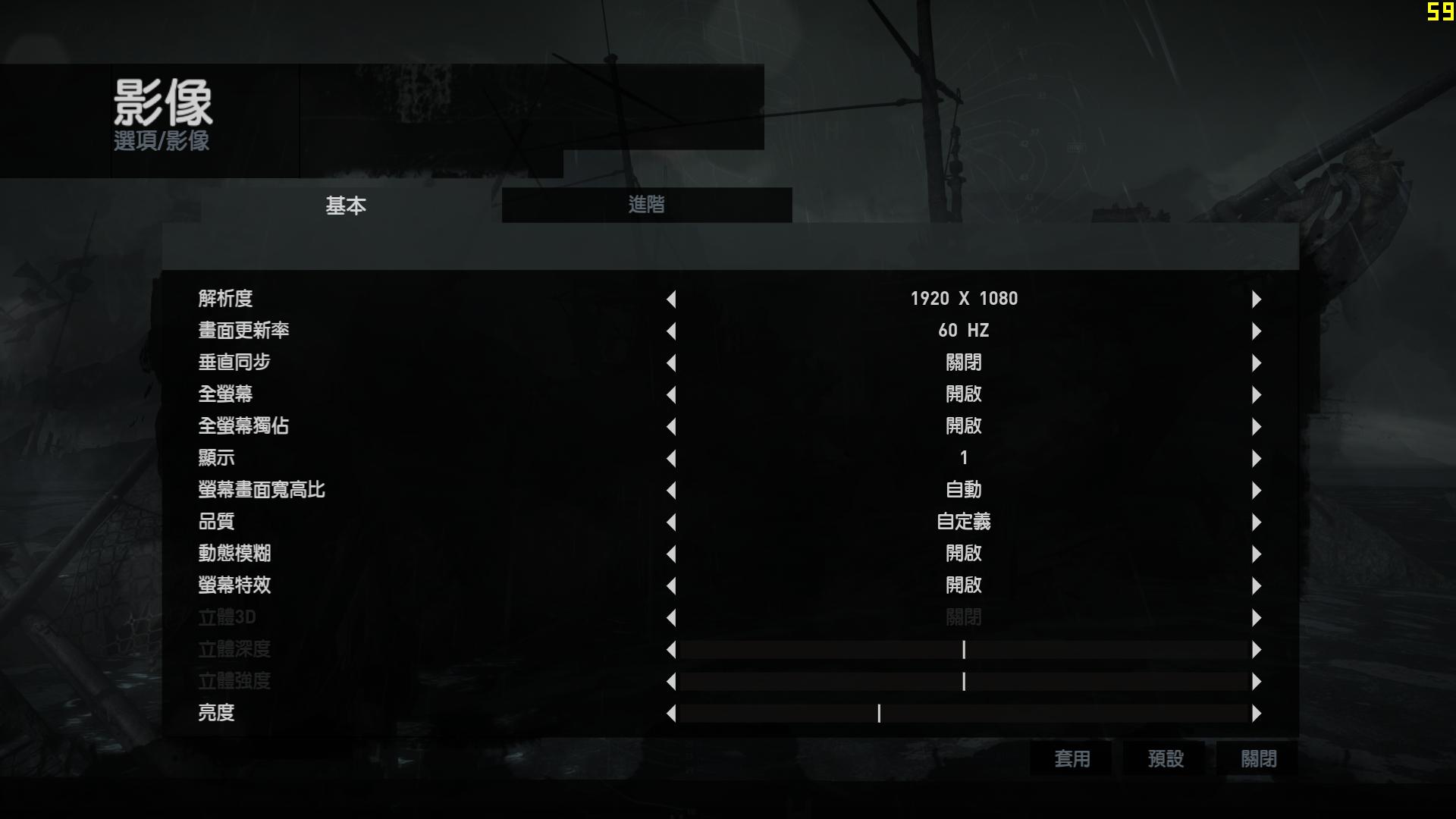Image resolution: width=1456 pixels, height=819 pixels.
Task: Click the left arrow beside 品質 quality
Action: coord(672,522)
